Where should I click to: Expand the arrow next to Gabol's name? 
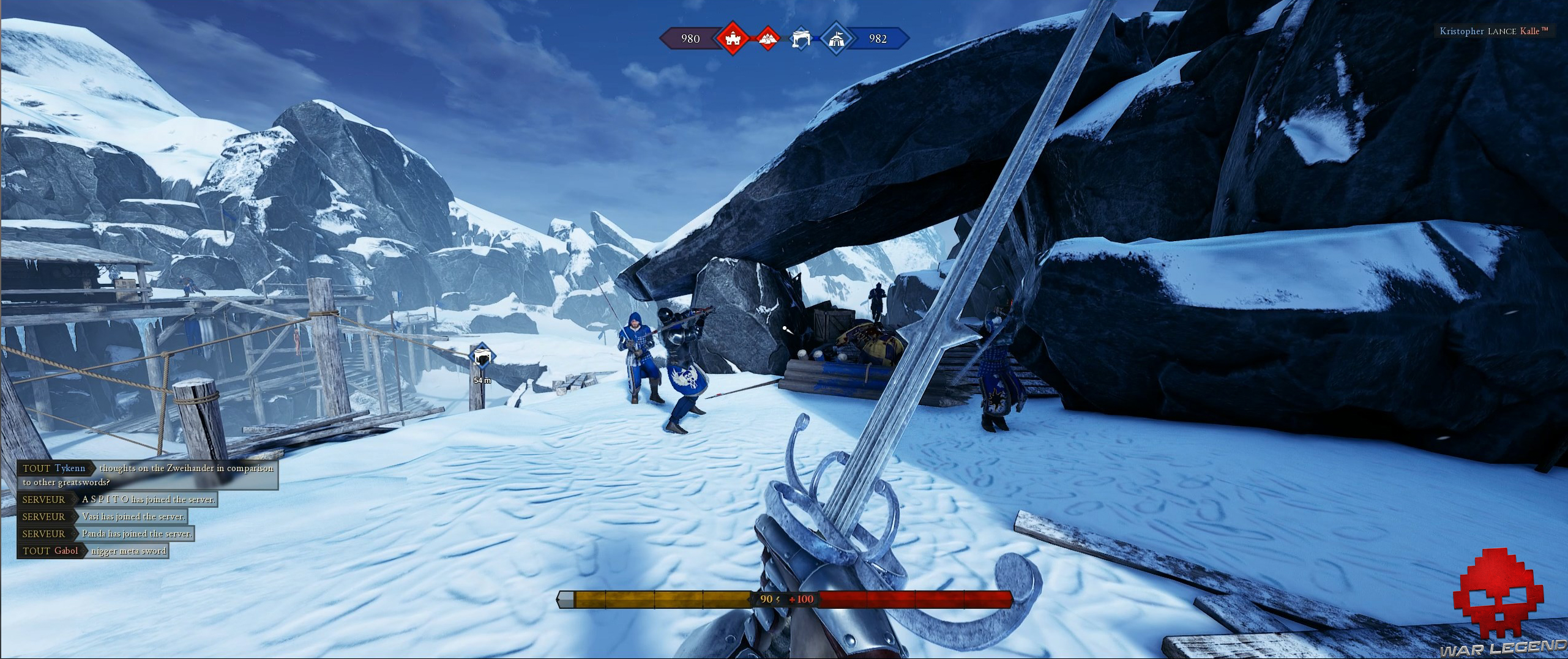[84, 549]
